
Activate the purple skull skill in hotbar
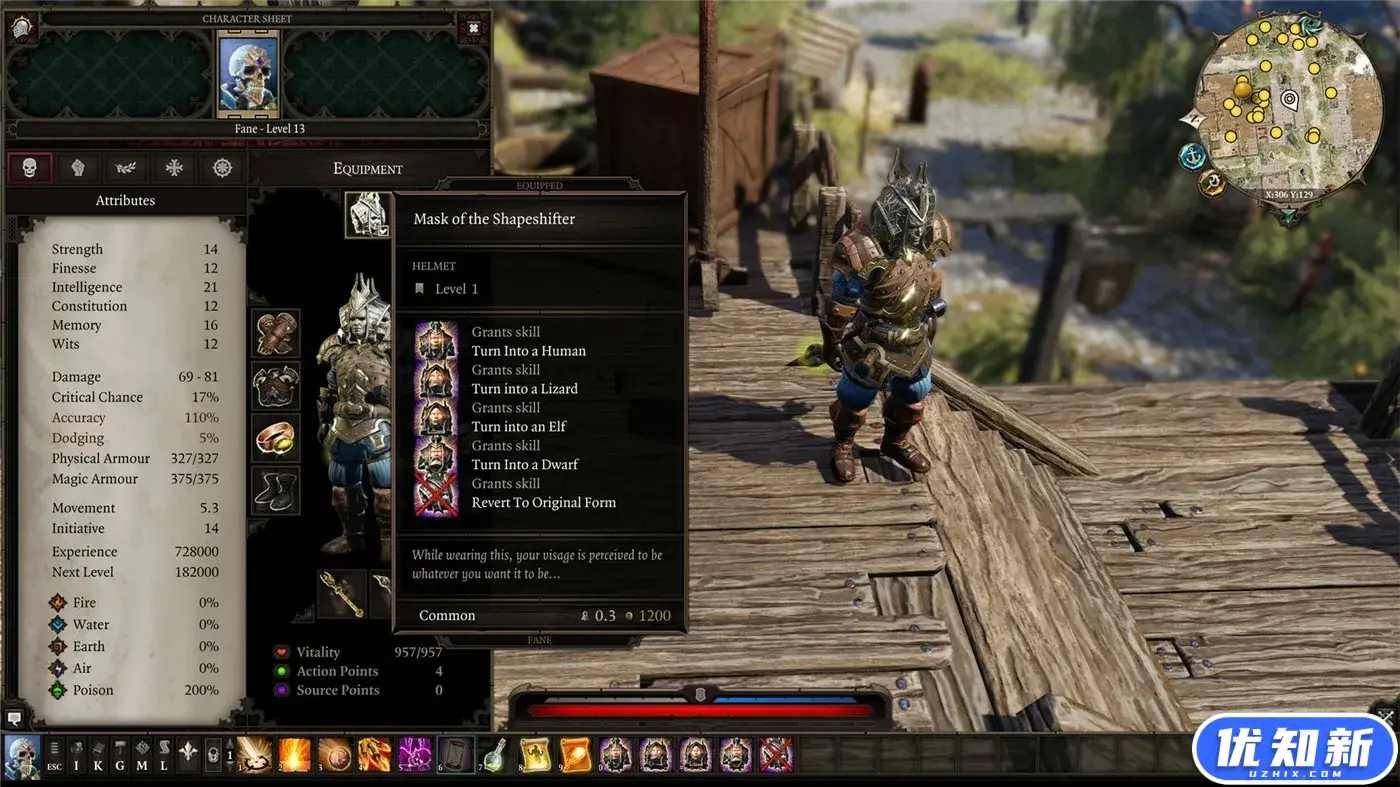coord(414,754)
